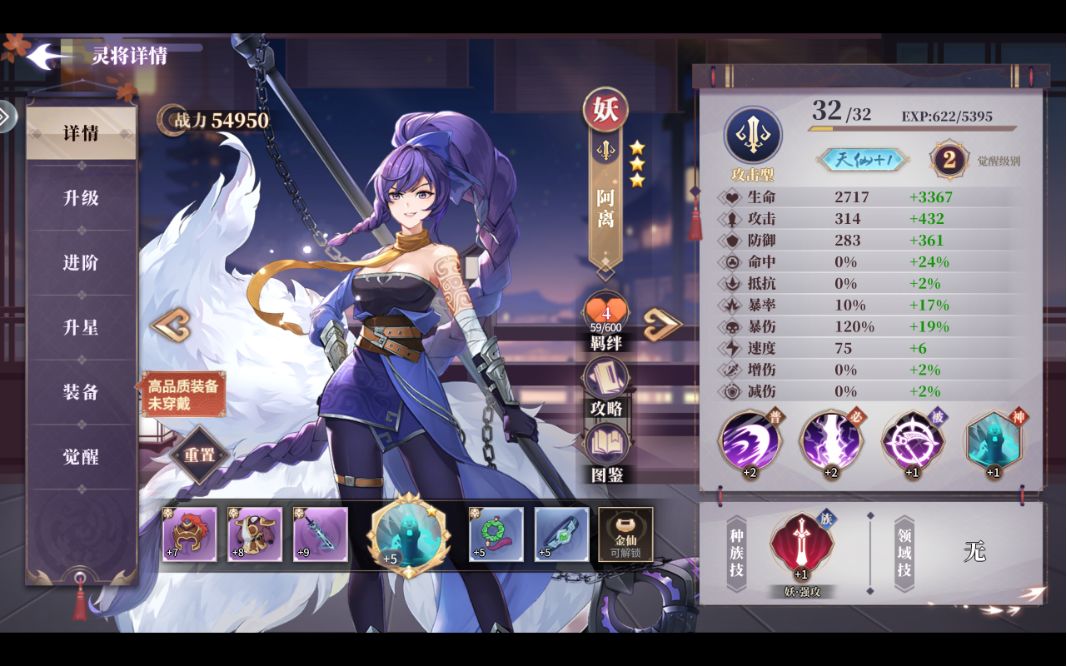The height and width of the screenshot is (667, 1067).
Task: Open the 进阶 tab
Action: [x=81, y=263]
